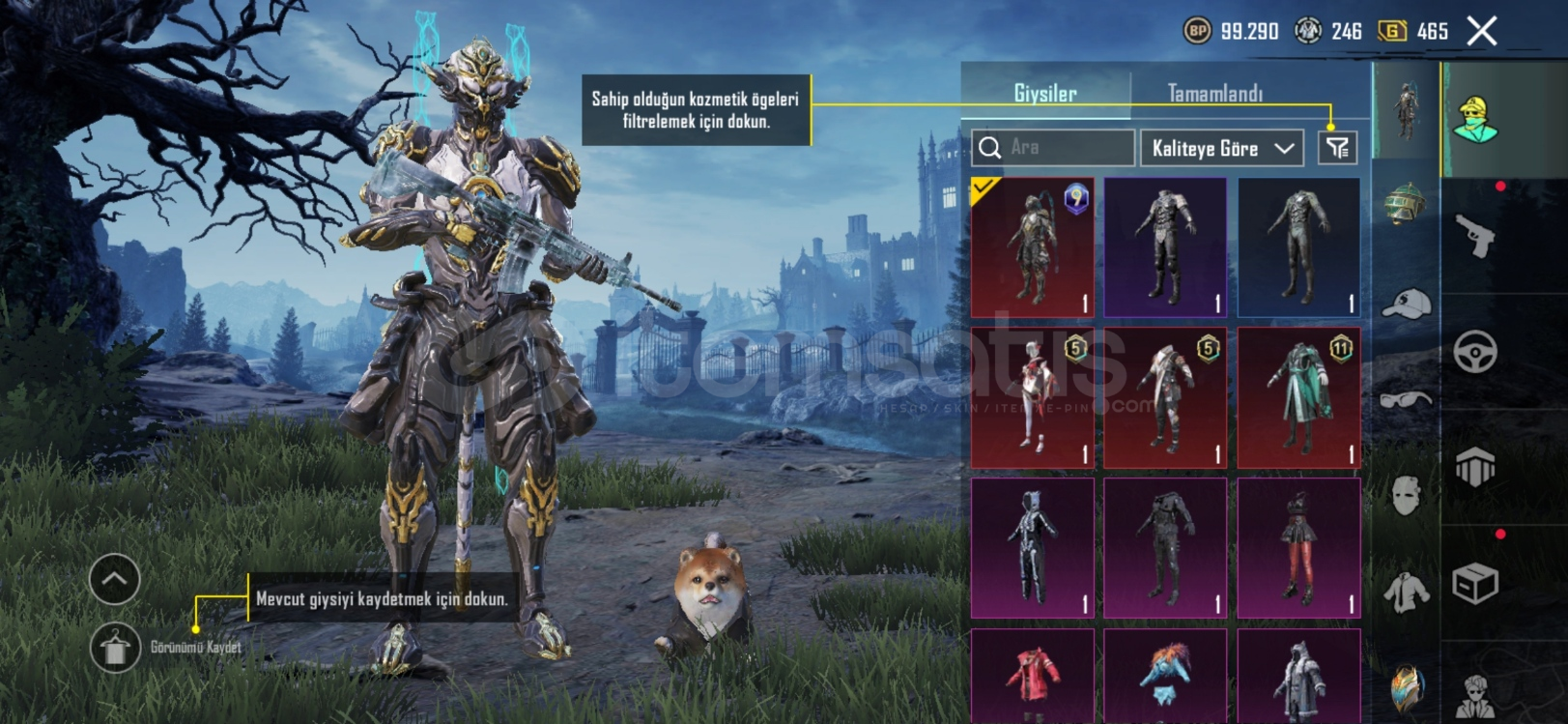Select the white and red outfit

click(1032, 397)
